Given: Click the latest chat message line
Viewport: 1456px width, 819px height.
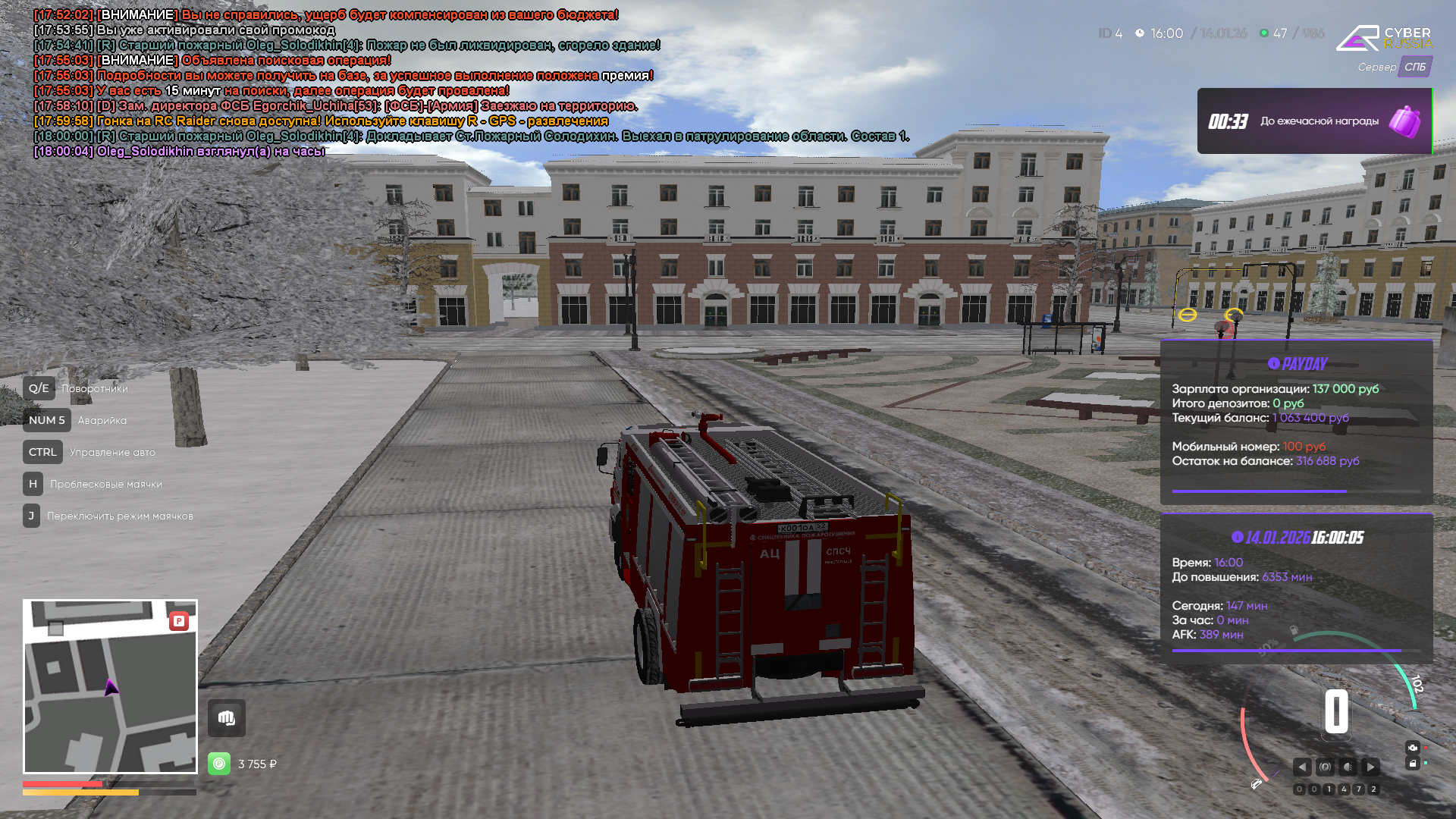Looking at the screenshot, I should [179, 152].
